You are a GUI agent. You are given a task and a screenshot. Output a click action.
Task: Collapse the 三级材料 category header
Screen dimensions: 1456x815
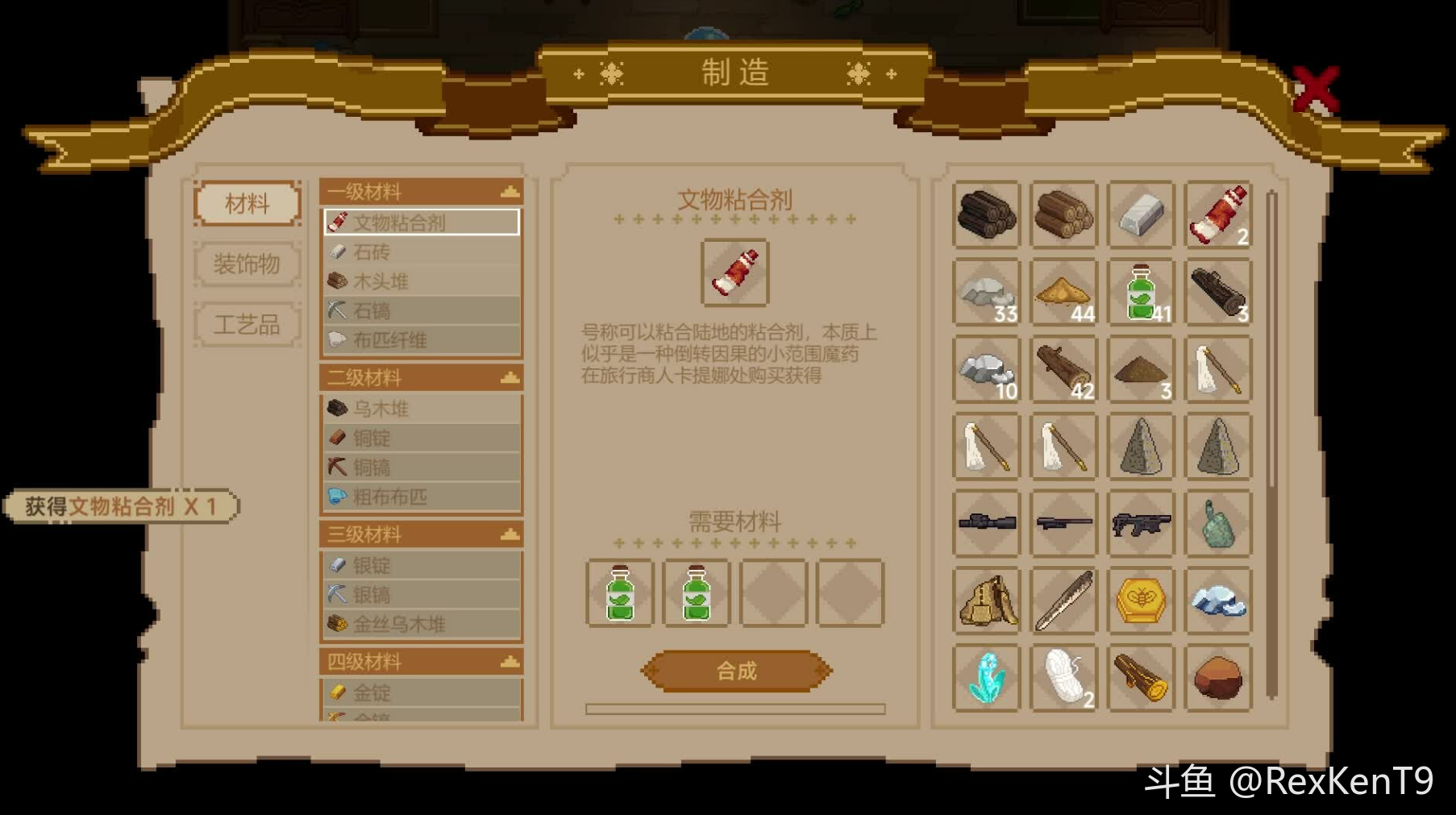pyautogui.click(x=510, y=534)
